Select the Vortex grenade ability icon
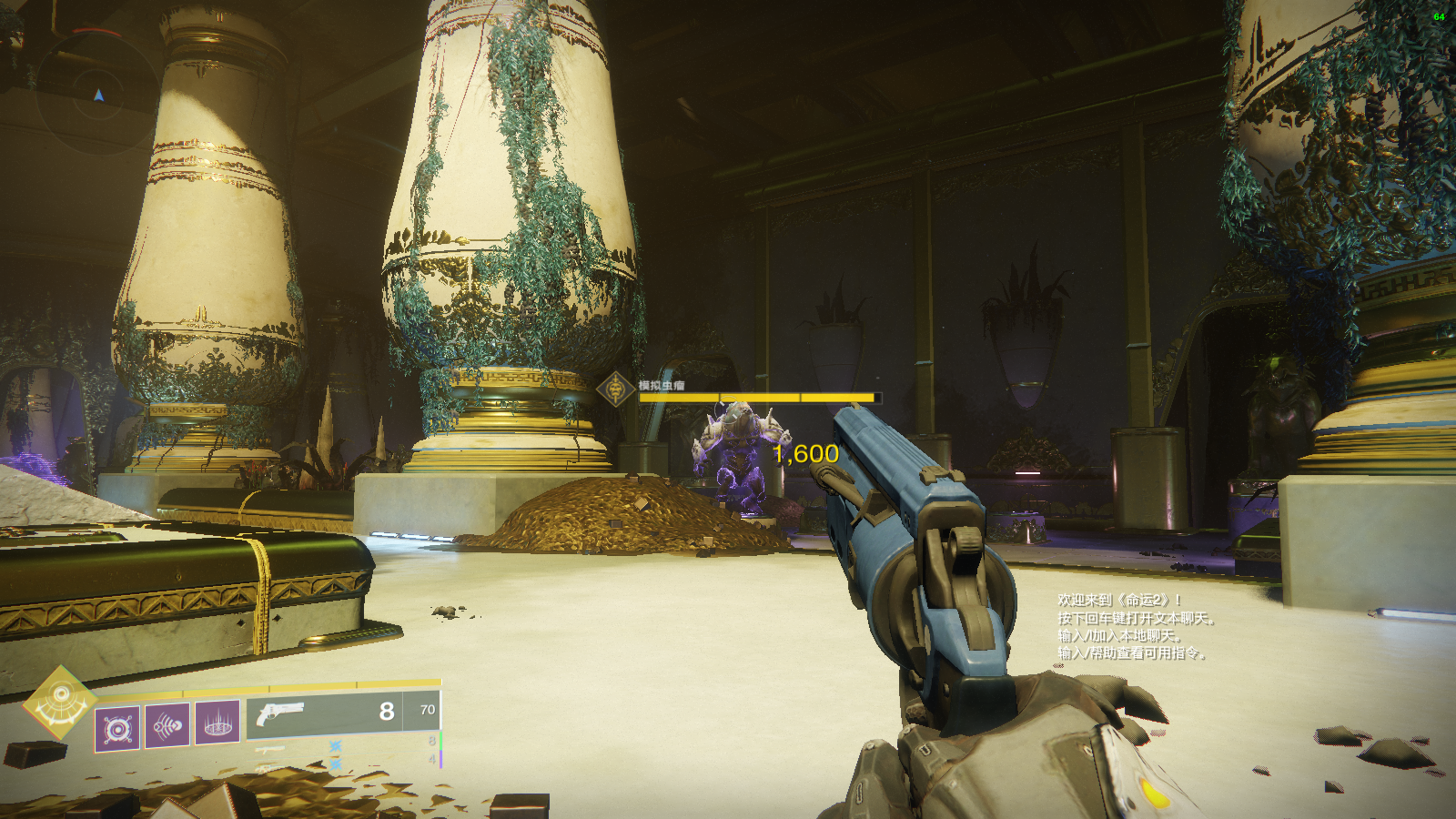The height and width of the screenshot is (819, 1456). point(118,728)
